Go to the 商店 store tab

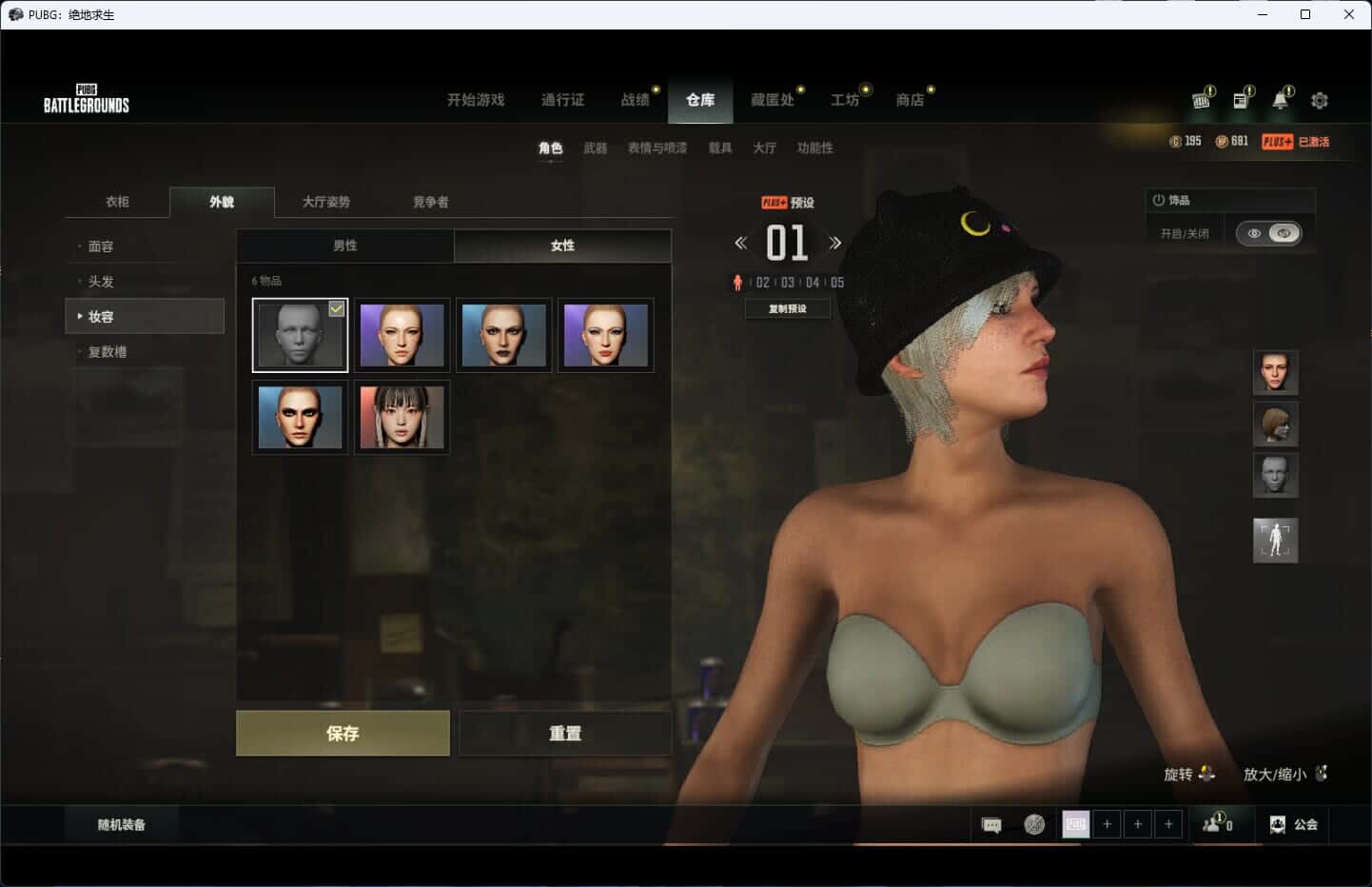pos(910,100)
